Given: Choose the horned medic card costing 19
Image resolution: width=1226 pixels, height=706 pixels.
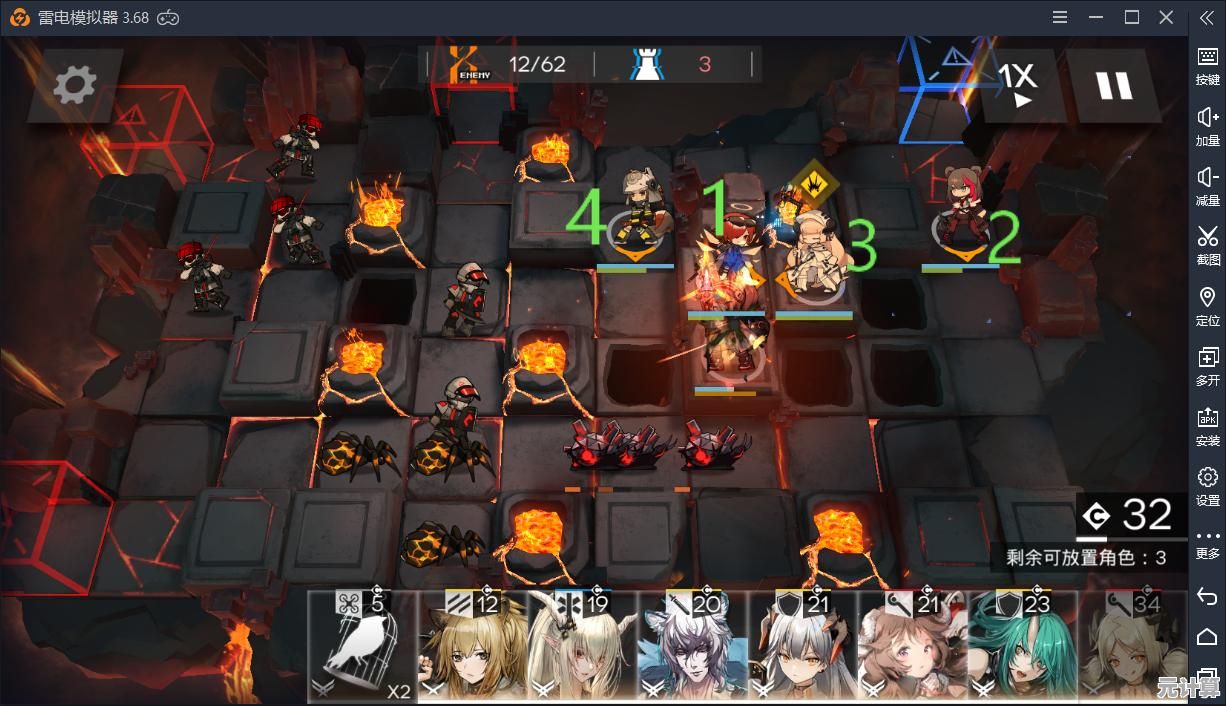Looking at the screenshot, I should [581, 648].
